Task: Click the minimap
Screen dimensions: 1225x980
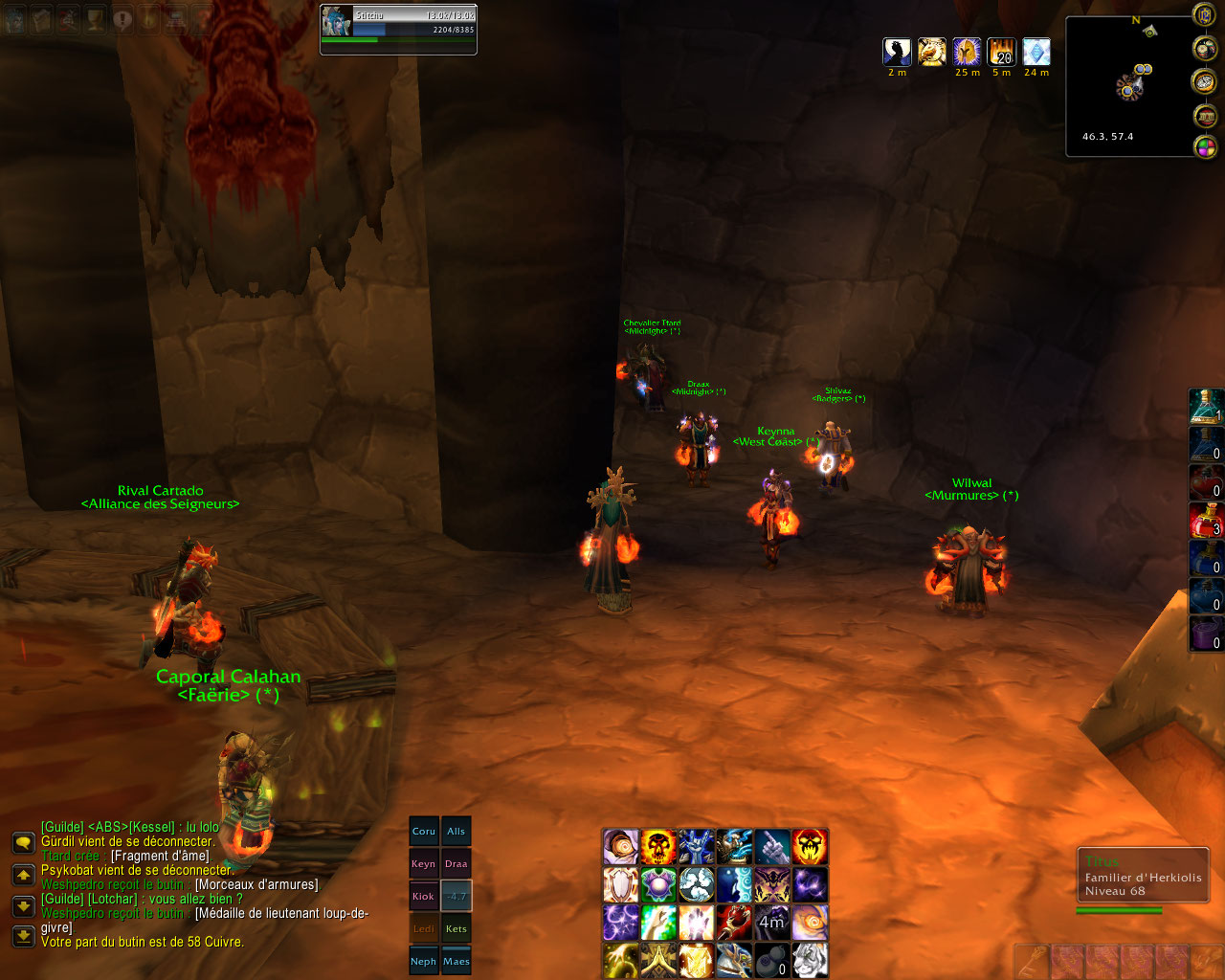Action: pos(1129,86)
